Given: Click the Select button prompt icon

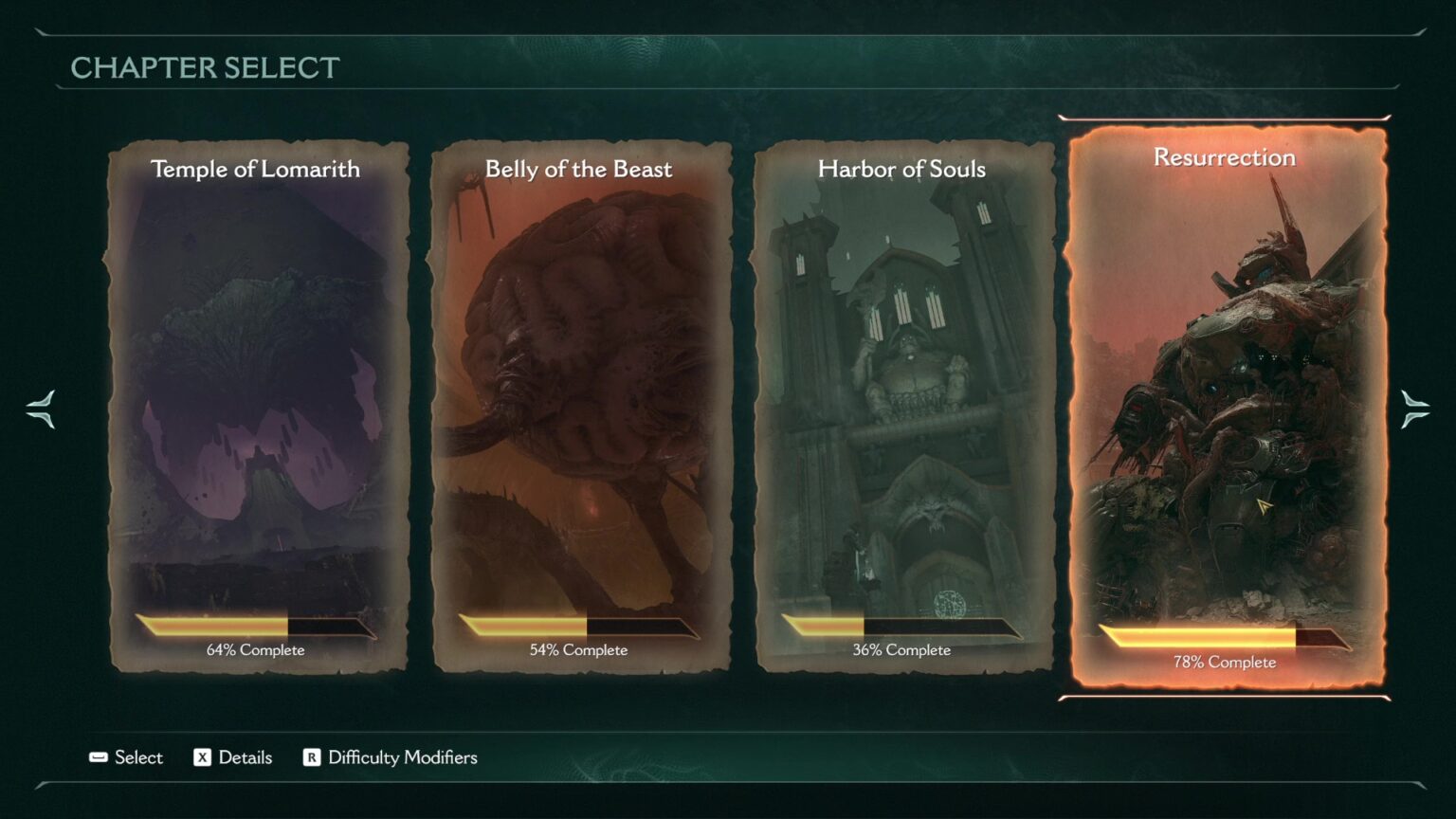Looking at the screenshot, I should pos(98,757).
